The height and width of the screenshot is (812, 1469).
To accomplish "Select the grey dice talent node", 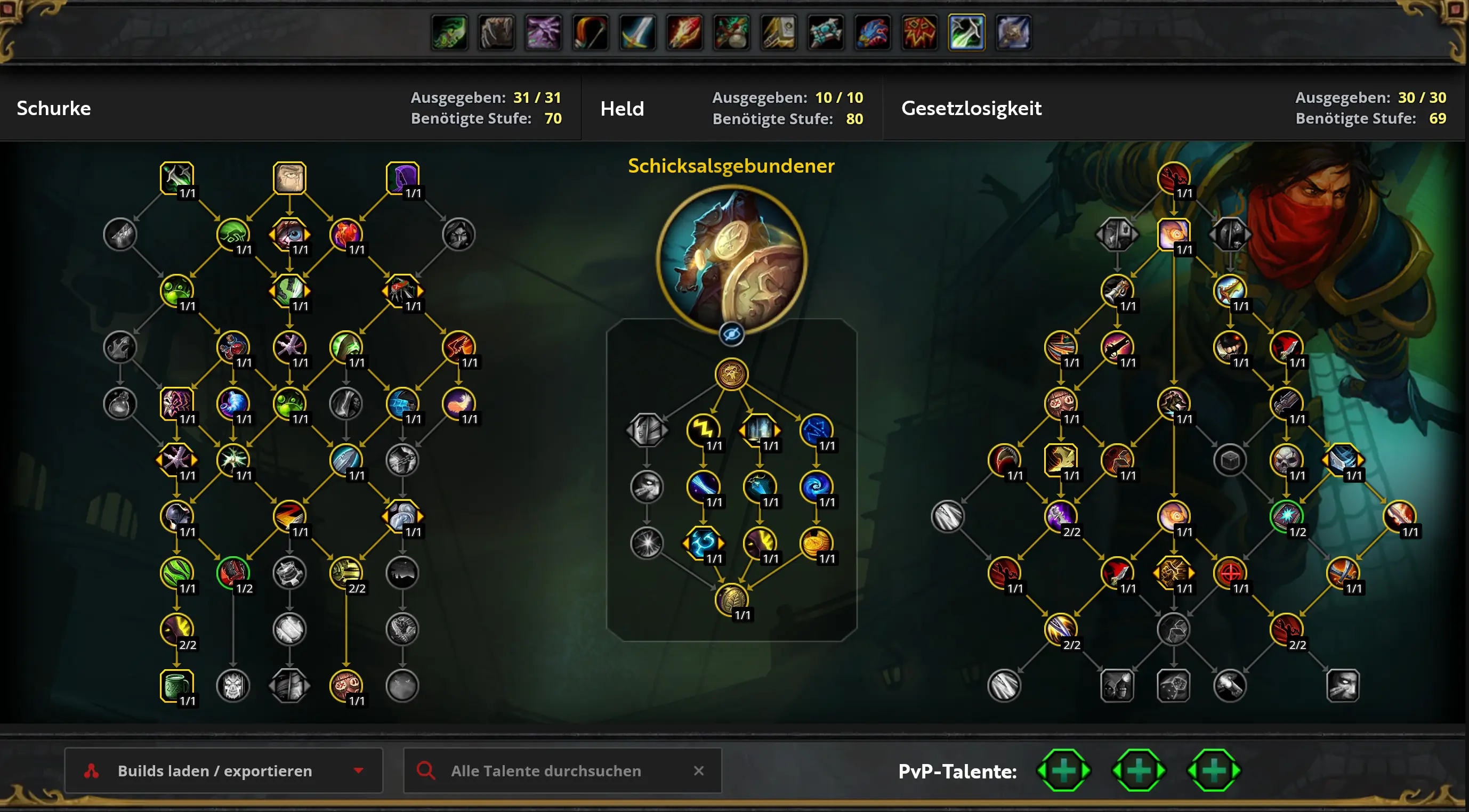I will pos(1173,685).
